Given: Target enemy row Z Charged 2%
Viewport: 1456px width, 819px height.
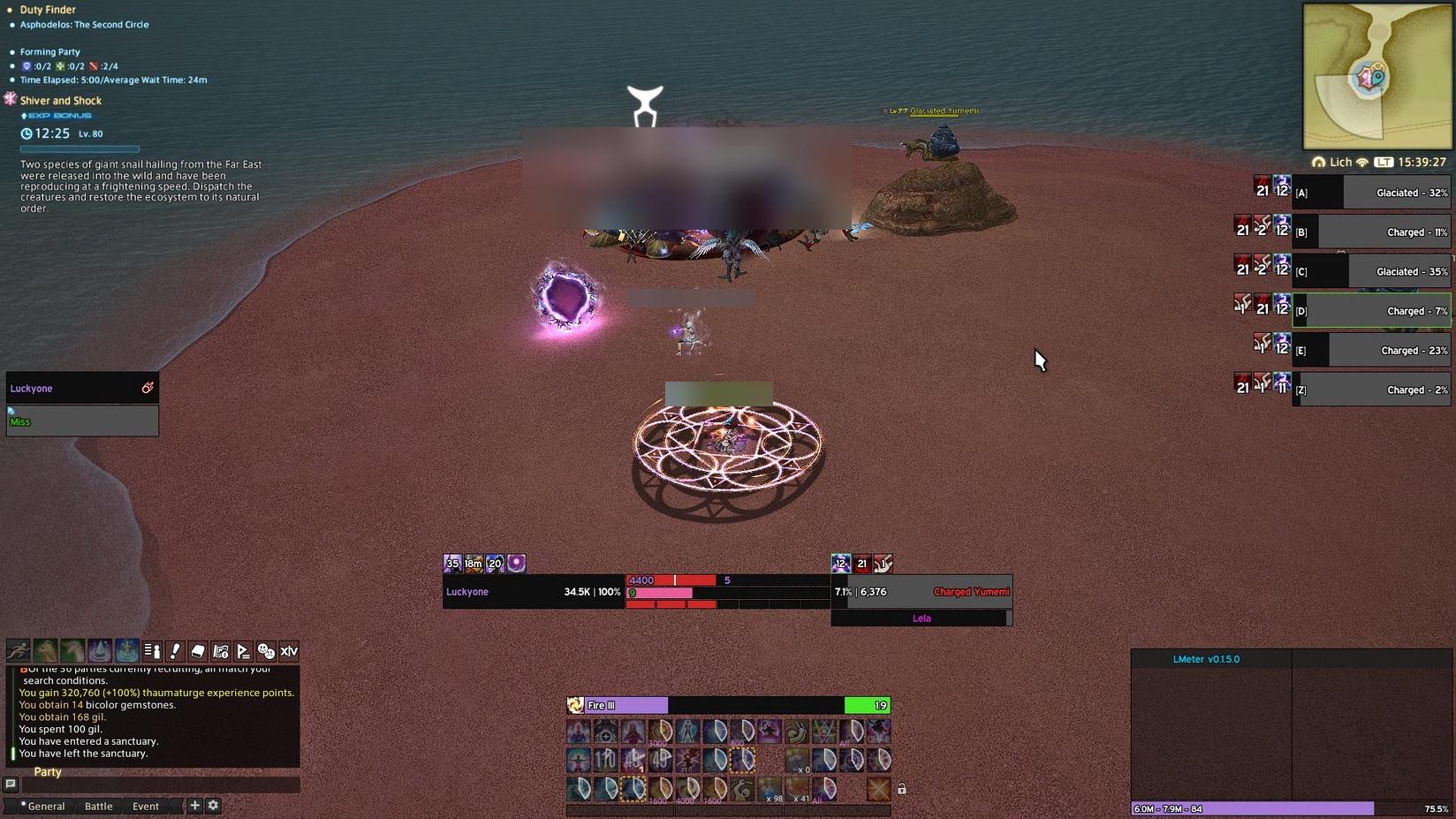Looking at the screenshot, I should pyautogui.click(x=1371, y=390).
